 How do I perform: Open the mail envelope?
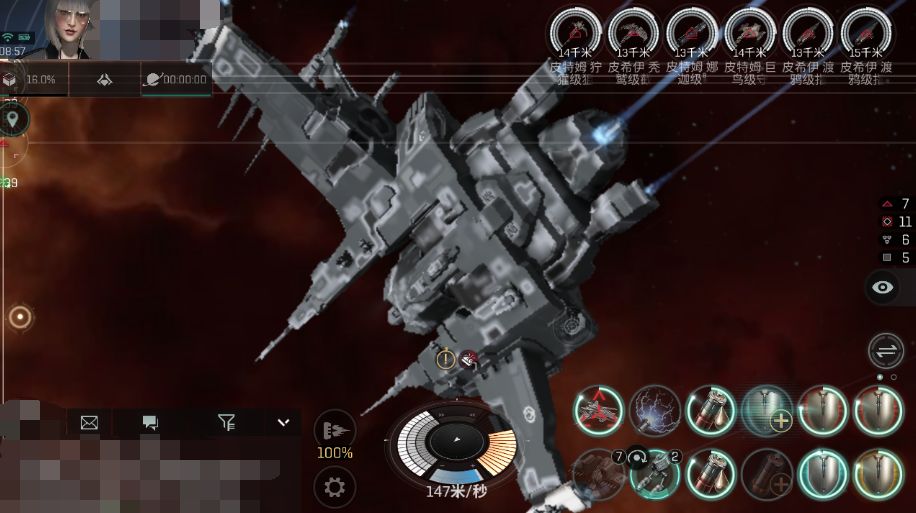89,423
